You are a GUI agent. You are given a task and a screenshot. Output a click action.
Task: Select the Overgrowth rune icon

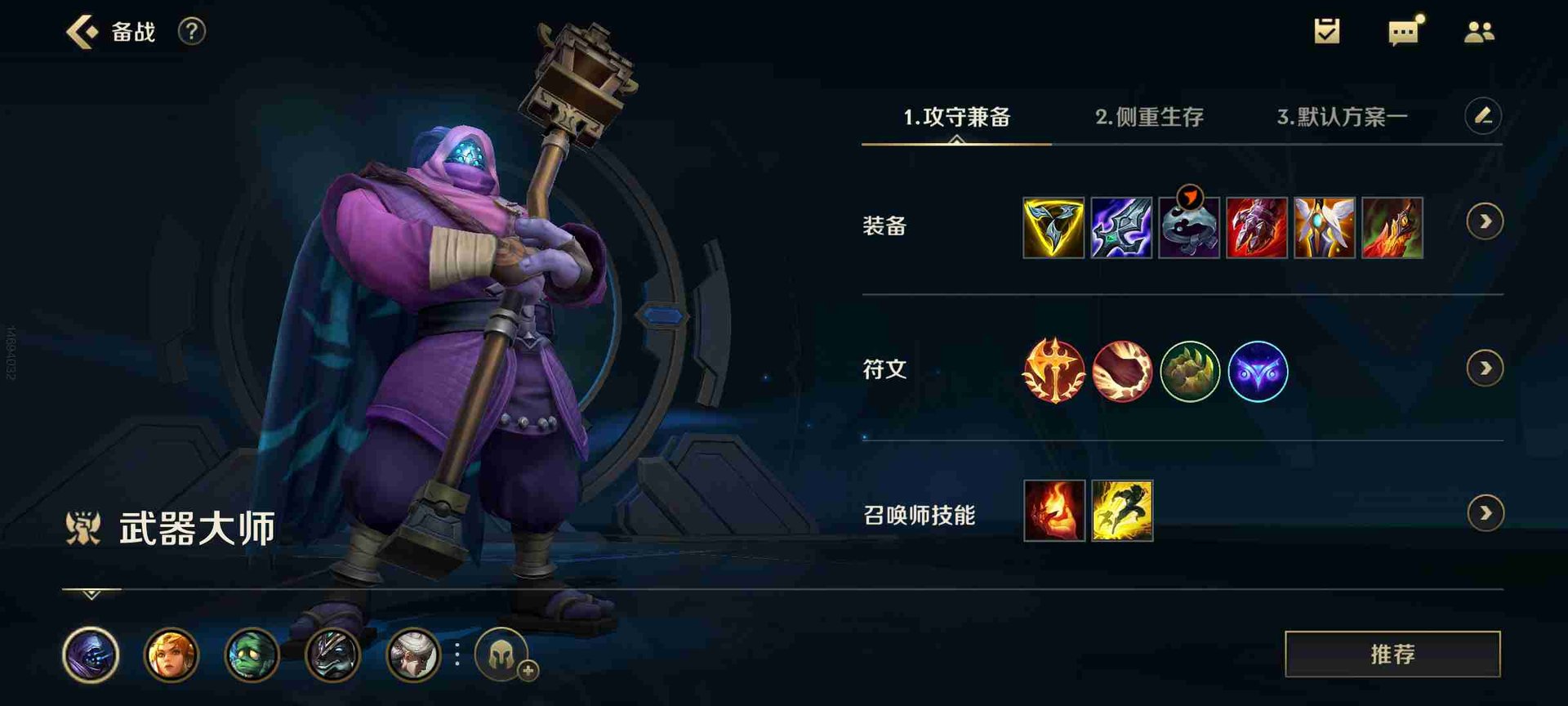(x=1189, y=370)
